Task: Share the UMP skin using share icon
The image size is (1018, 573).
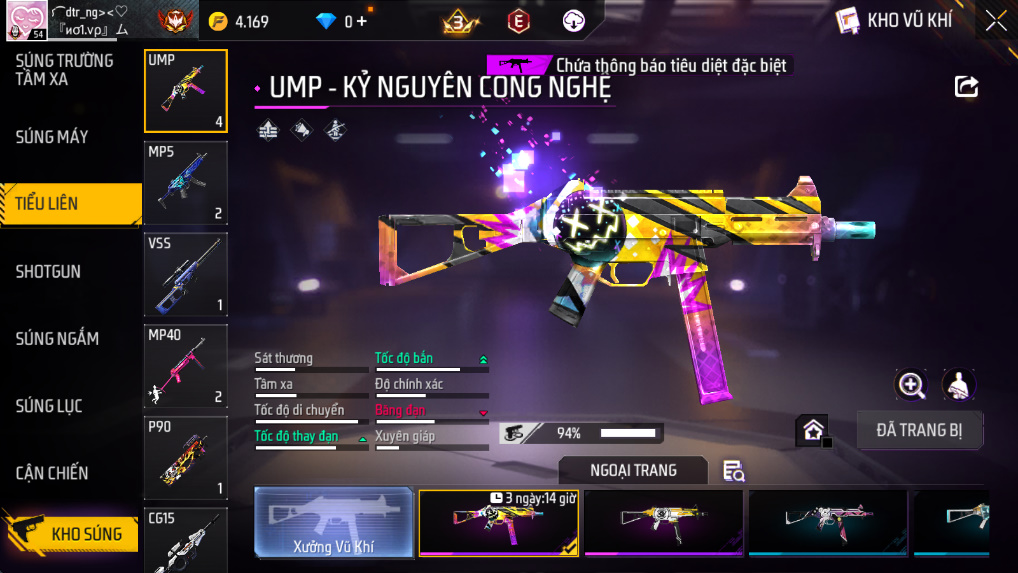Action: [966, 87]
